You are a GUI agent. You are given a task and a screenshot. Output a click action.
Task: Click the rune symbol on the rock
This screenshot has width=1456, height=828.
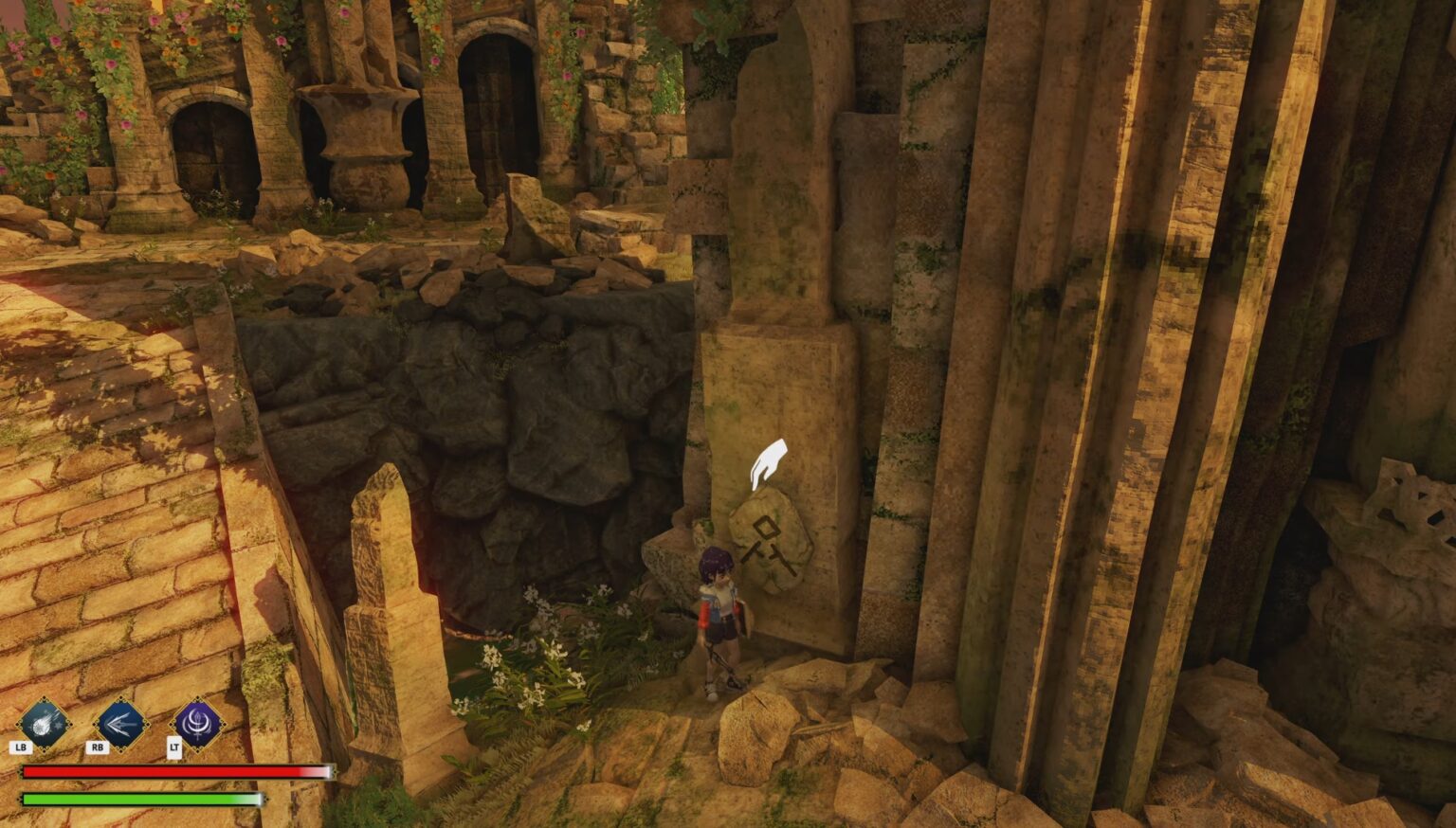tap(764, 545)
